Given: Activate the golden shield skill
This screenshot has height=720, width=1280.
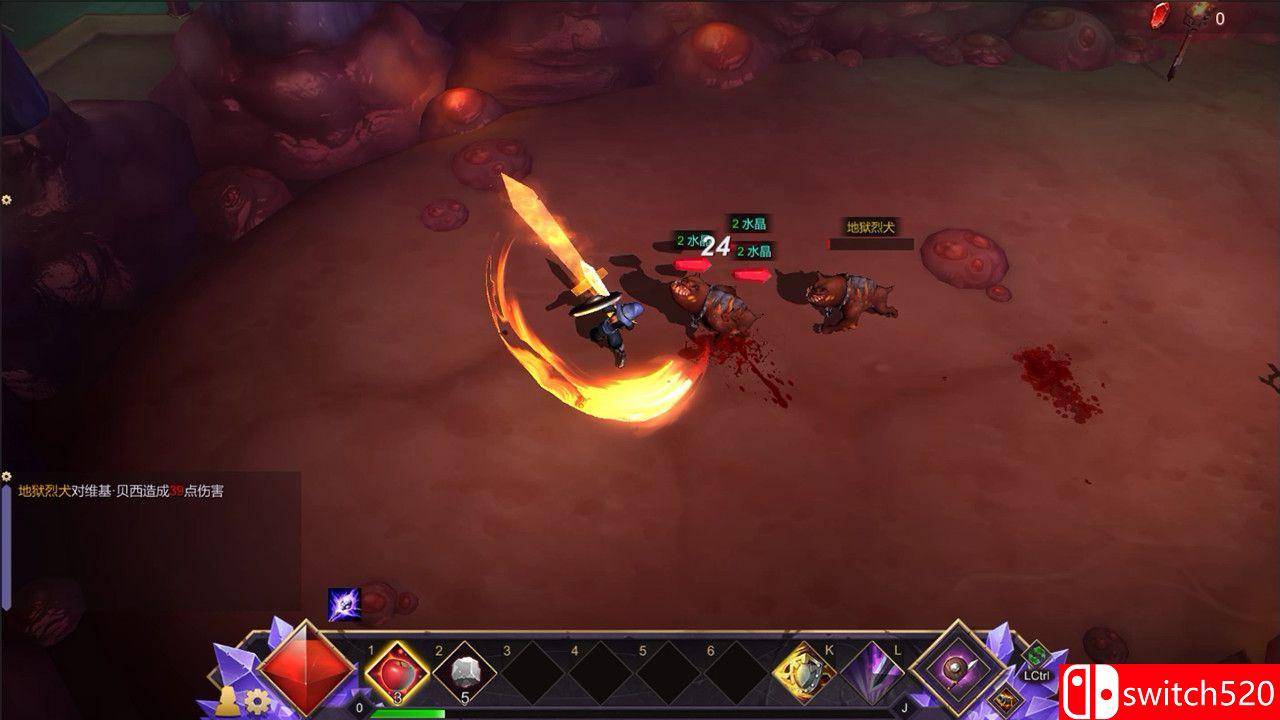Looking at the screenshot, I should pos(805,673).
